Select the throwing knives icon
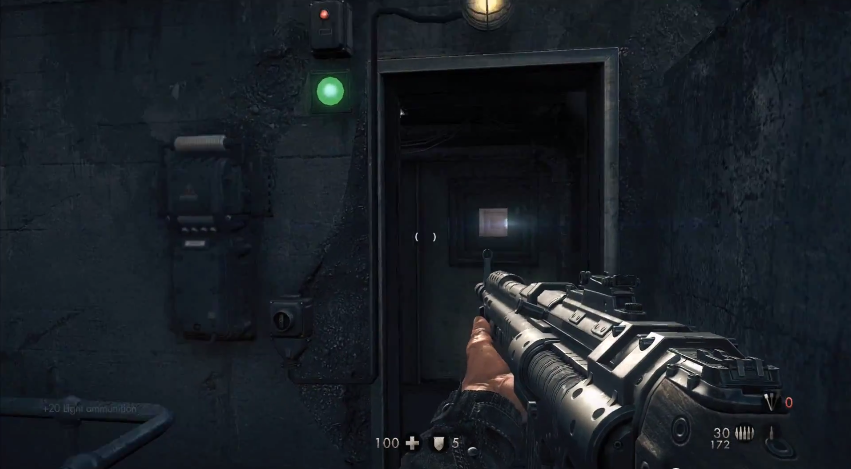 (771, 402)
